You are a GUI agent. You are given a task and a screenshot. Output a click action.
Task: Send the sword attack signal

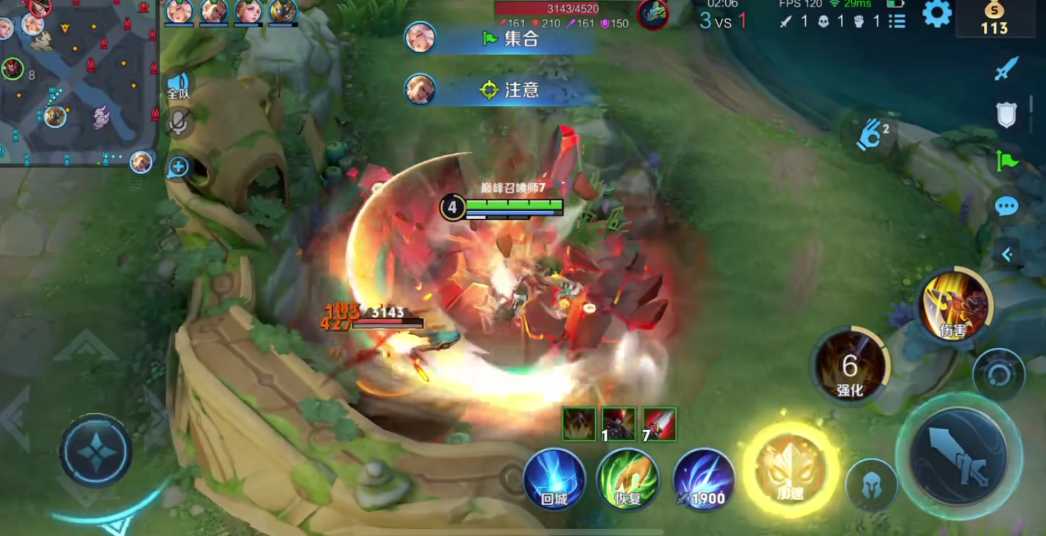[x=1006, y=69]
